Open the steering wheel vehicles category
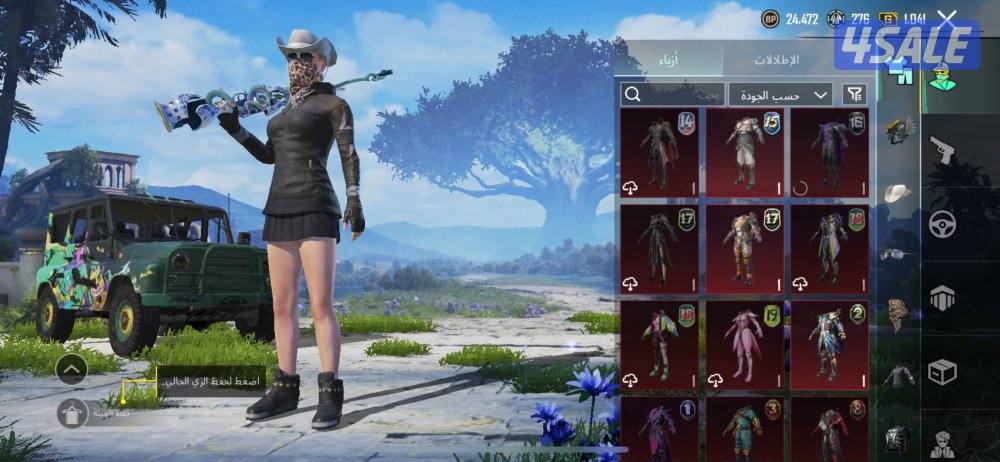The image size is (1000, 462). pyautogui.click(x=942, y=224)
